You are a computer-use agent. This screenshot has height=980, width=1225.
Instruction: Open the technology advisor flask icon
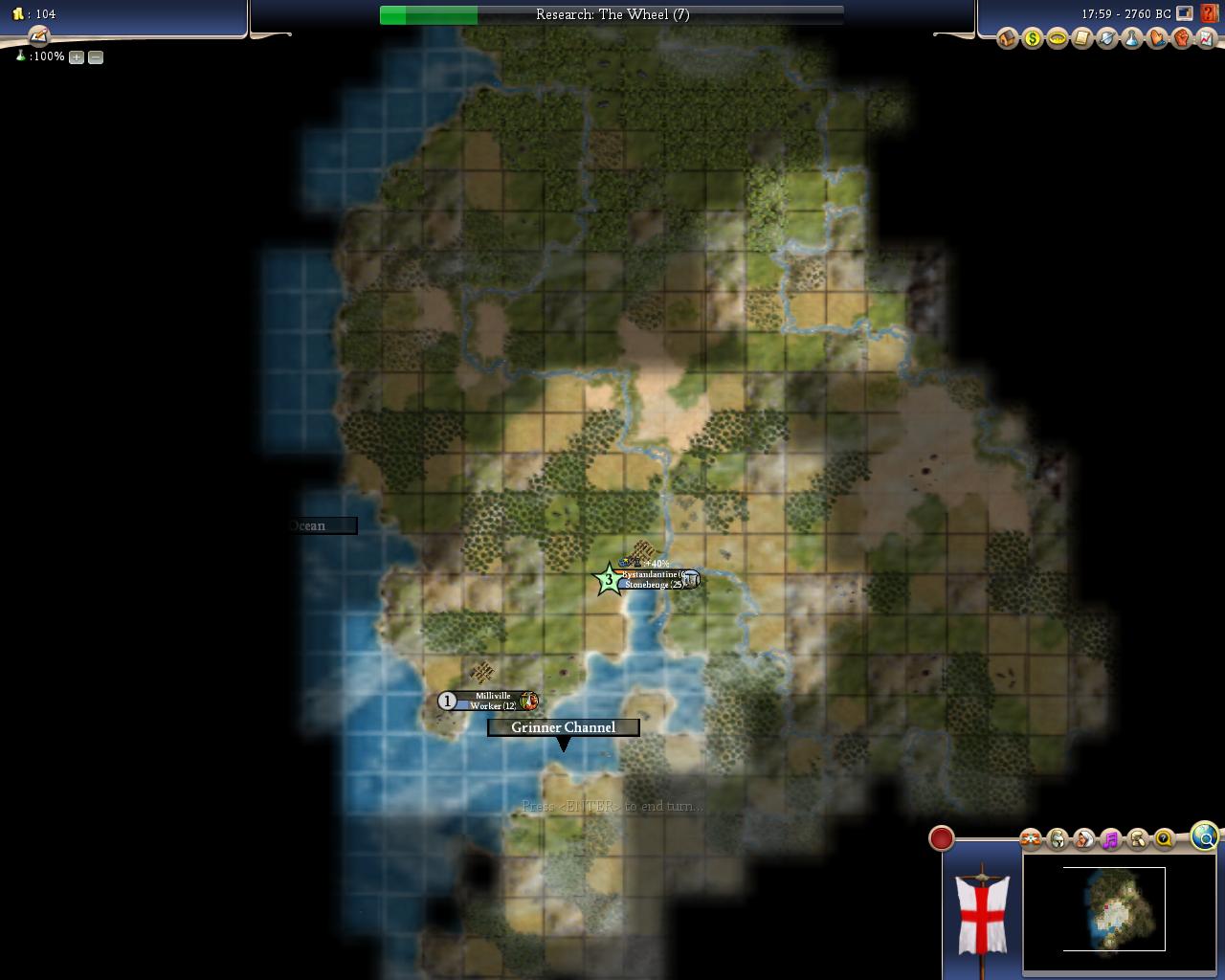[x=1131, y=38]
